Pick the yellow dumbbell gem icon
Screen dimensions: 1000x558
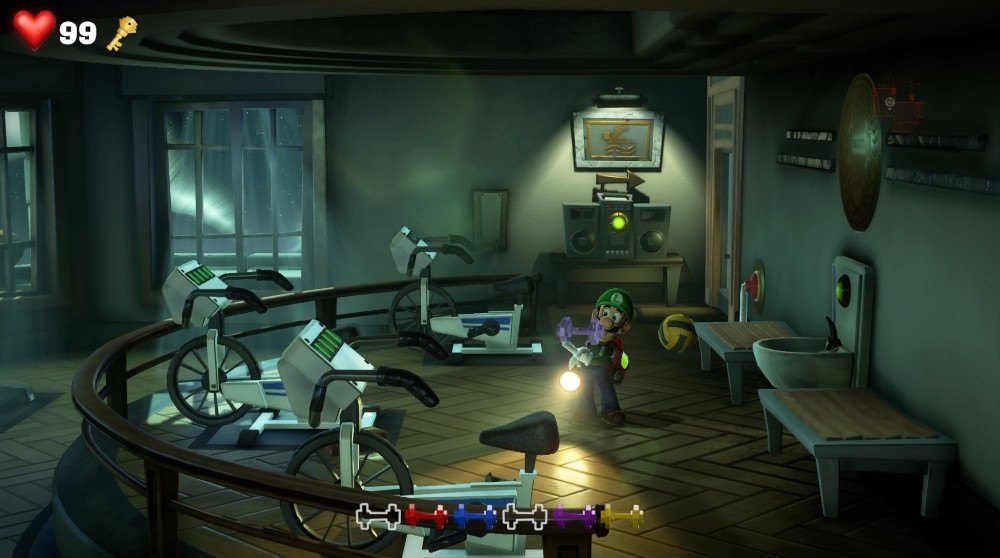coord(622,517)
